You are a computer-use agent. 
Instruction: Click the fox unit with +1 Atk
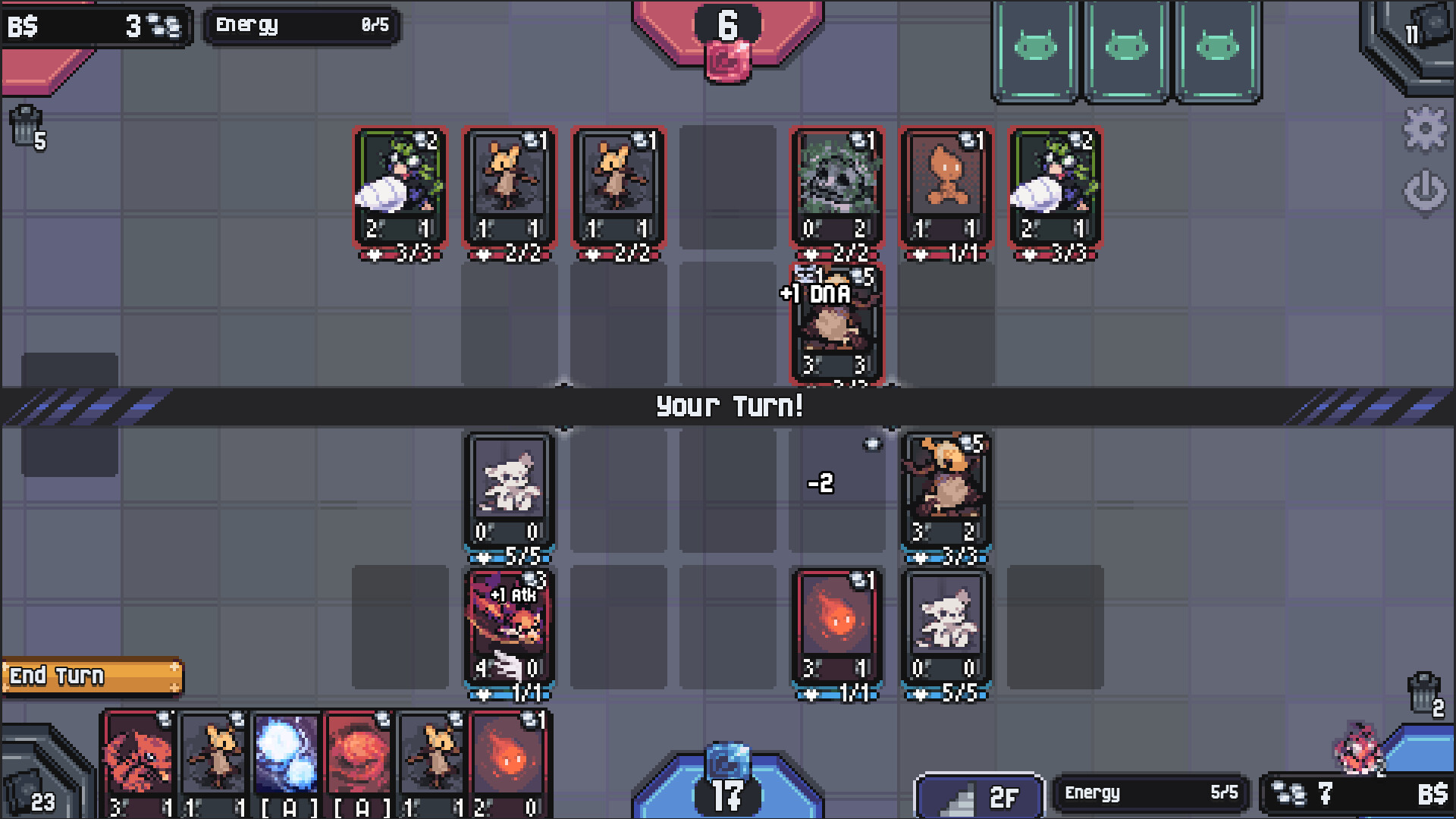pyautogui.click(x=508, y=629)
